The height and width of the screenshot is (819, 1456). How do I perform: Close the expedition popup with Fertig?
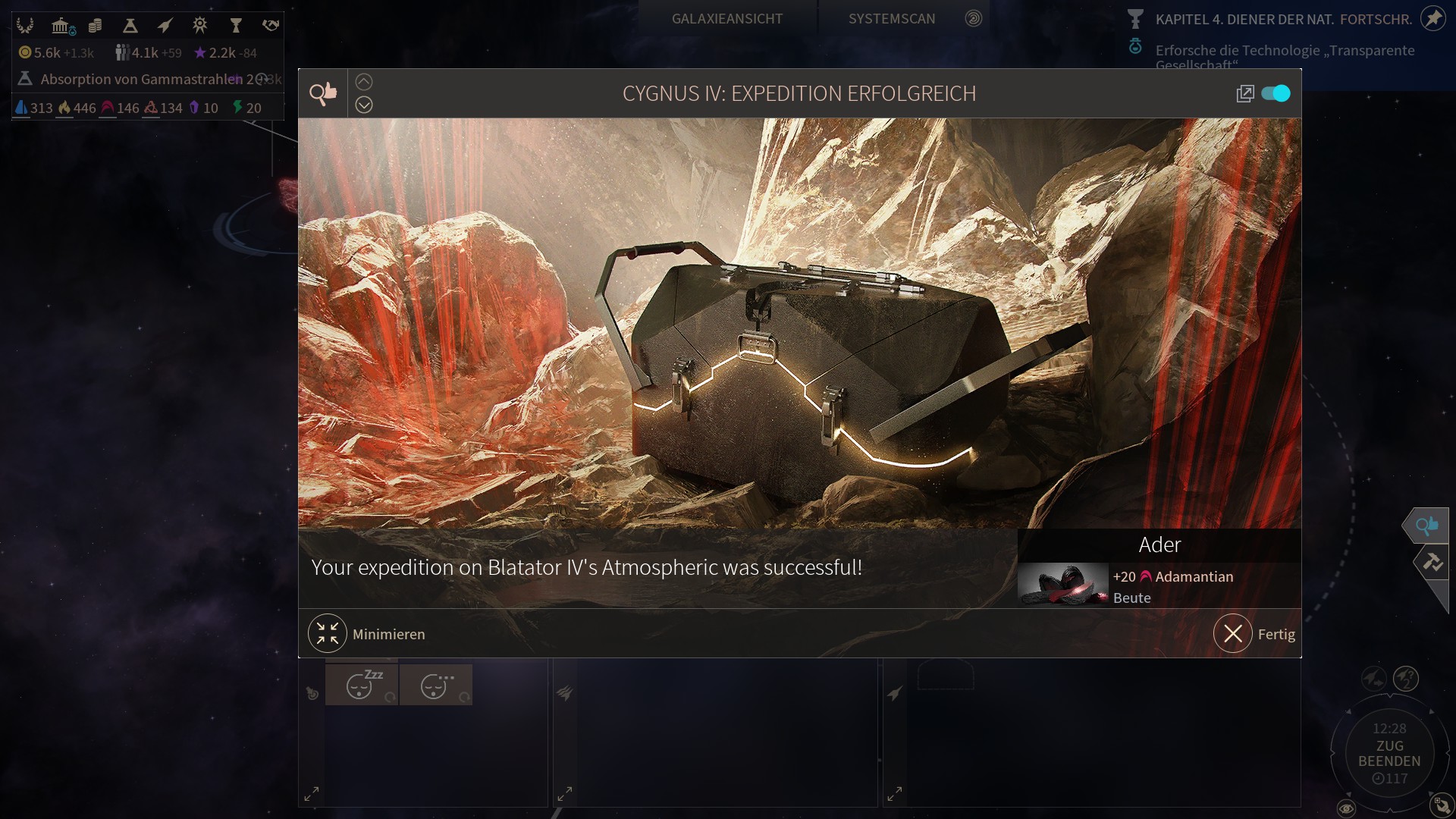tap(1233, 633)
